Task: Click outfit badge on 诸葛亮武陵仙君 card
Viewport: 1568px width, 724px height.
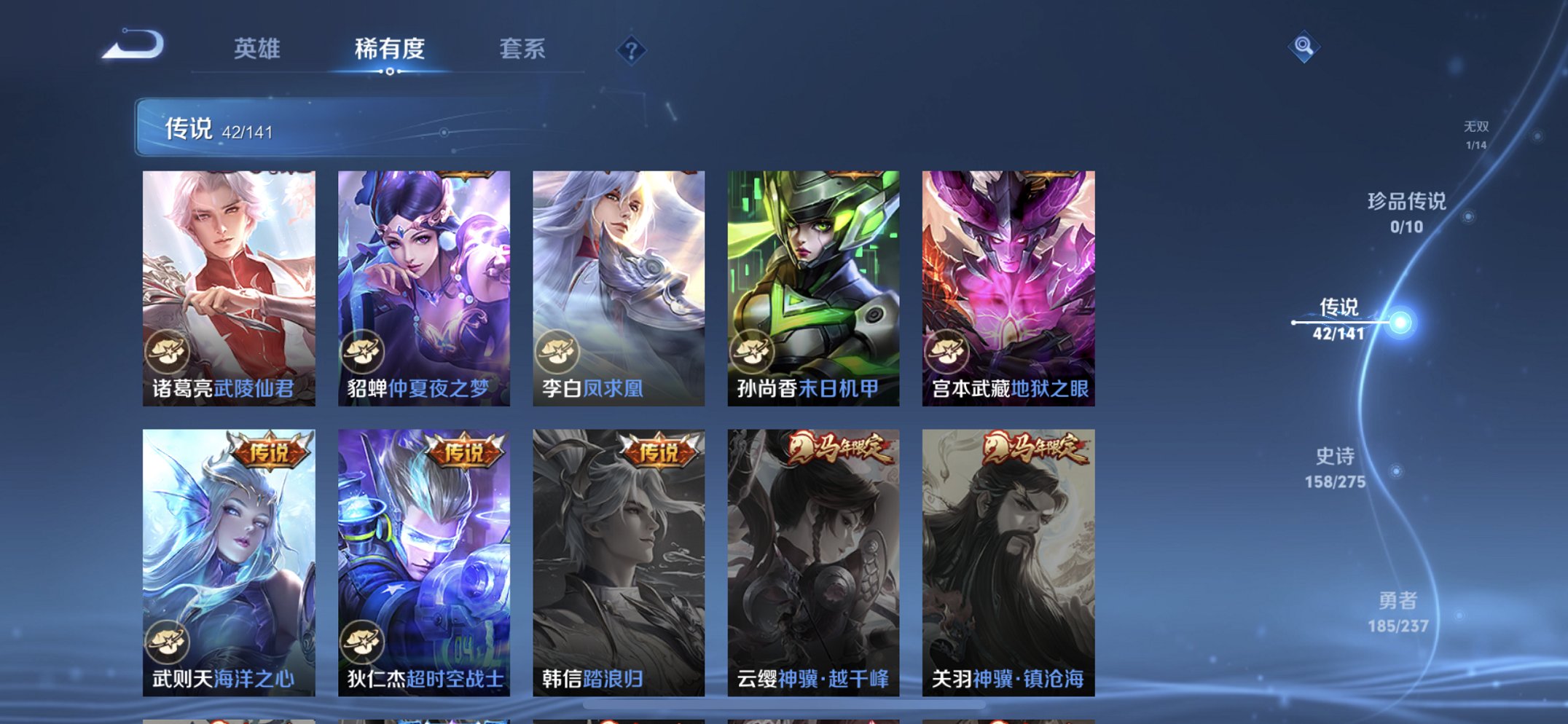Action: [x=169, y=353]
